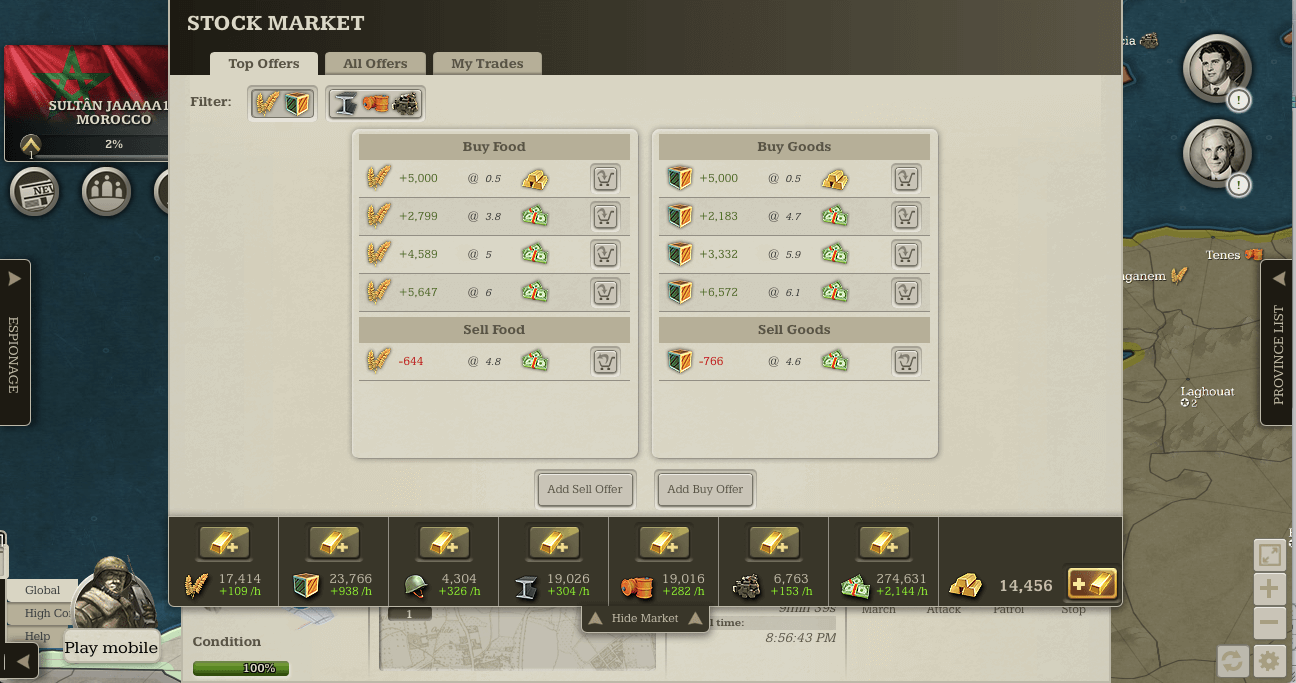
Task: Zoom in the map with plus button
Action: coord(1269,588)
